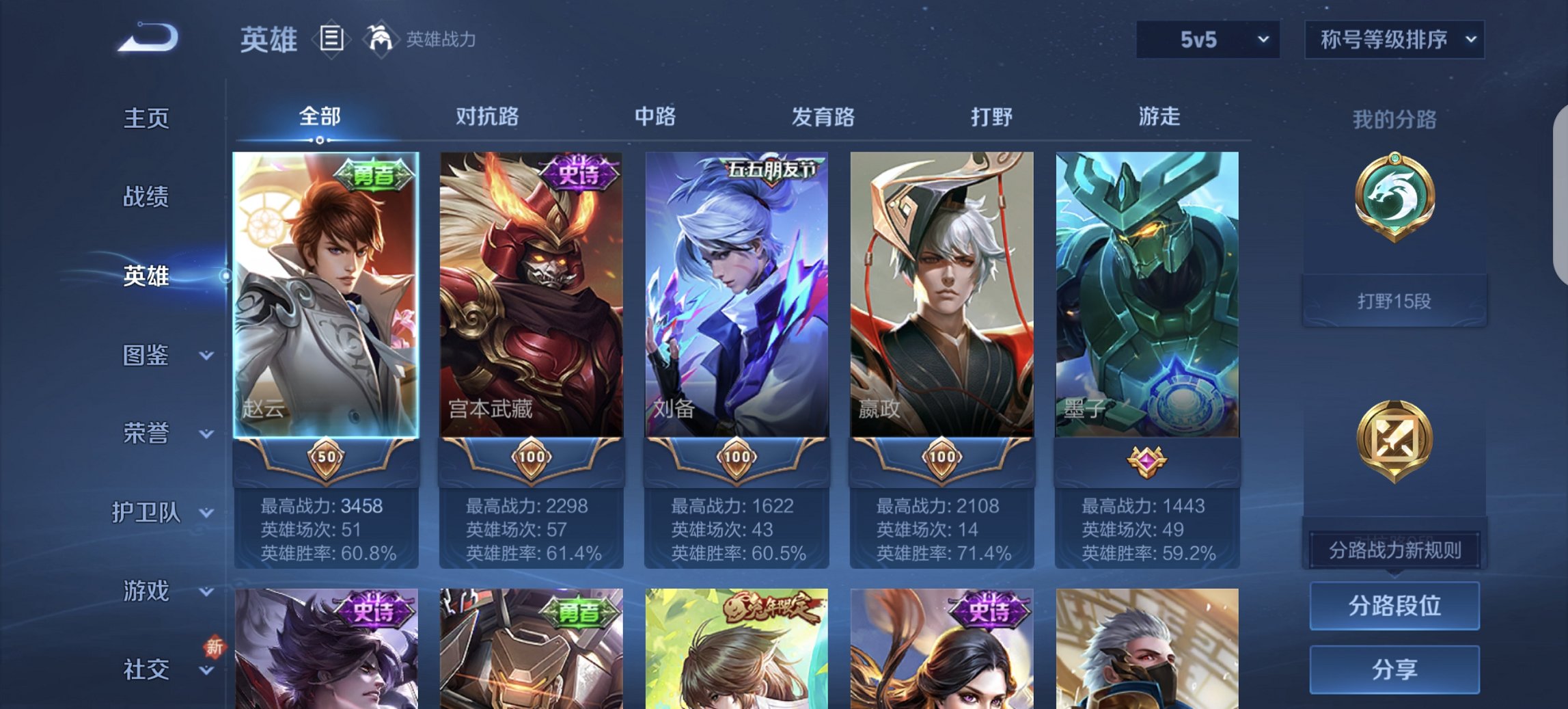Open 战绩 from the left sidebar

(145, 197)
